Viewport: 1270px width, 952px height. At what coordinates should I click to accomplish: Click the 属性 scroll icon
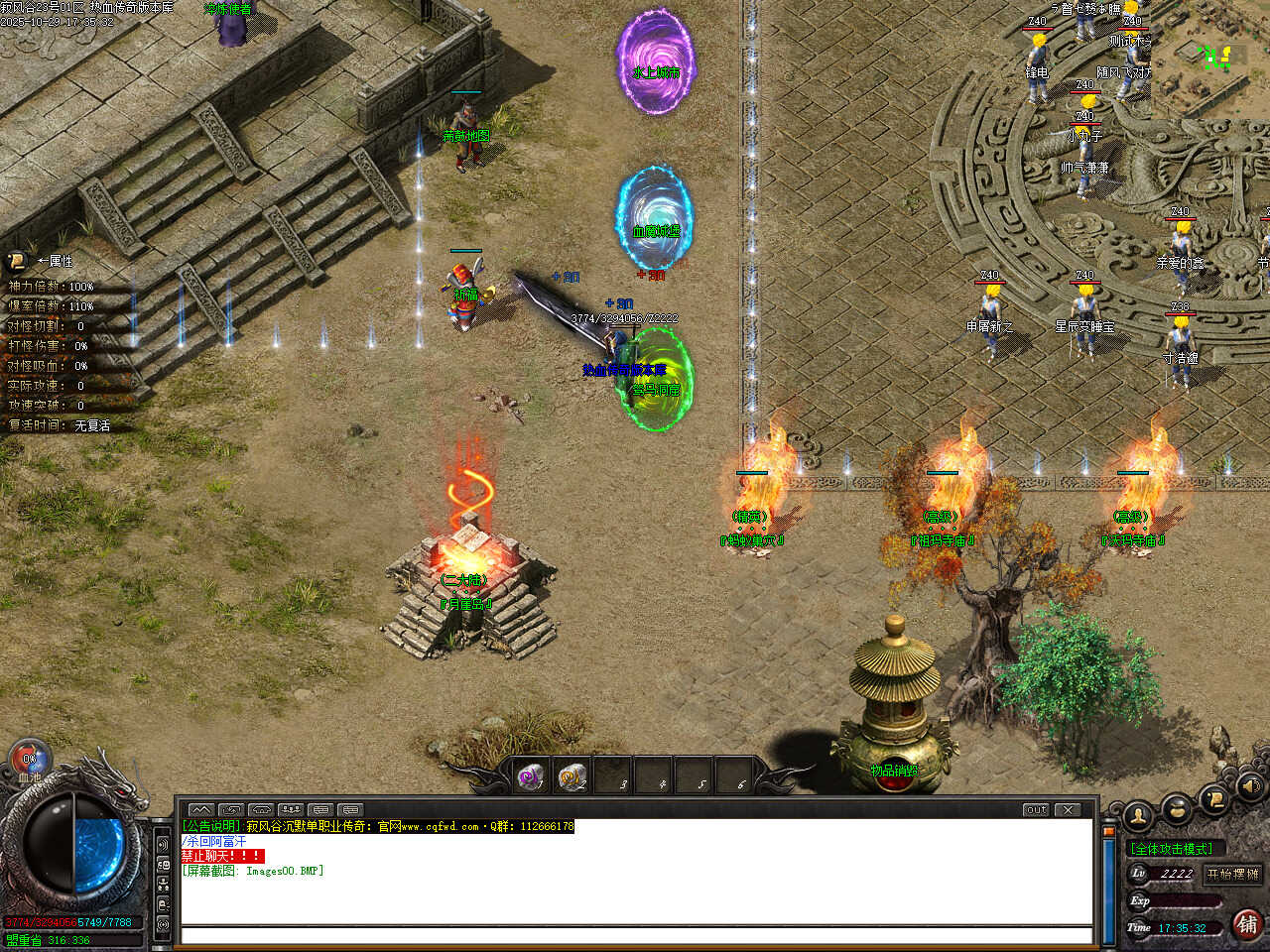(17, 261)
